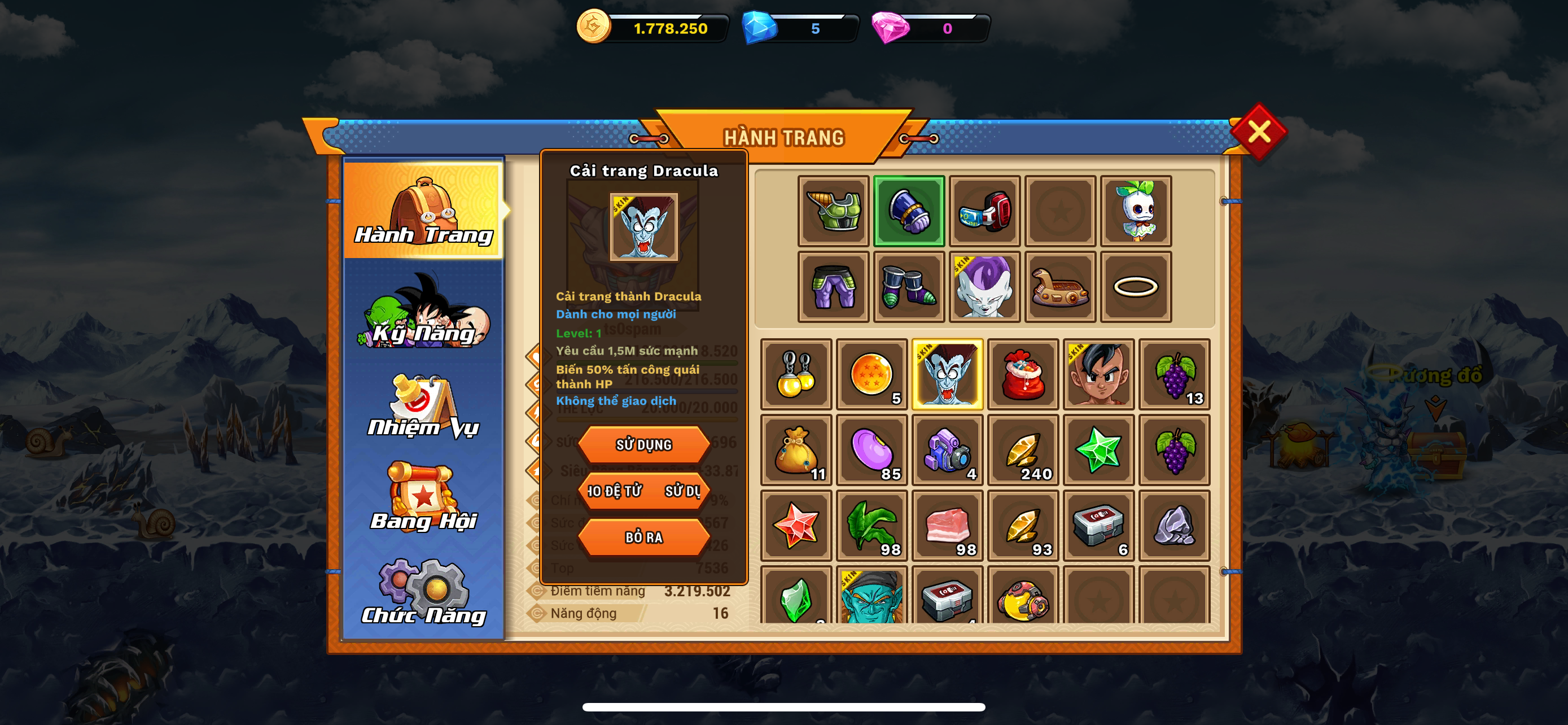Image resolution: width=1568 pixels, height=725 pixels.
Task: Select the green star gem item
Action: (x=1098, y=450)
